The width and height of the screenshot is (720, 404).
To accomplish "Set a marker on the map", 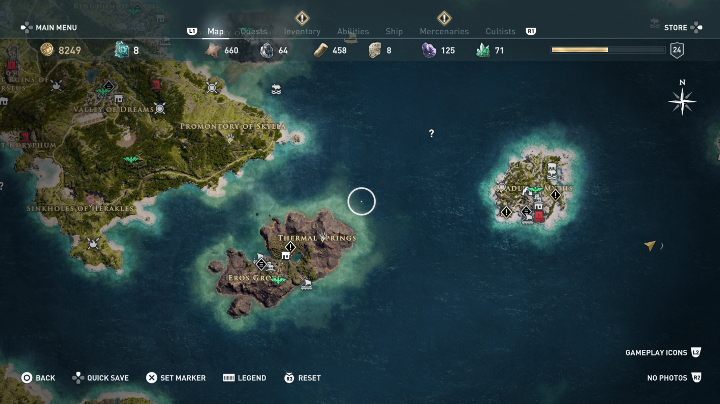I will [x=175, y=378].
